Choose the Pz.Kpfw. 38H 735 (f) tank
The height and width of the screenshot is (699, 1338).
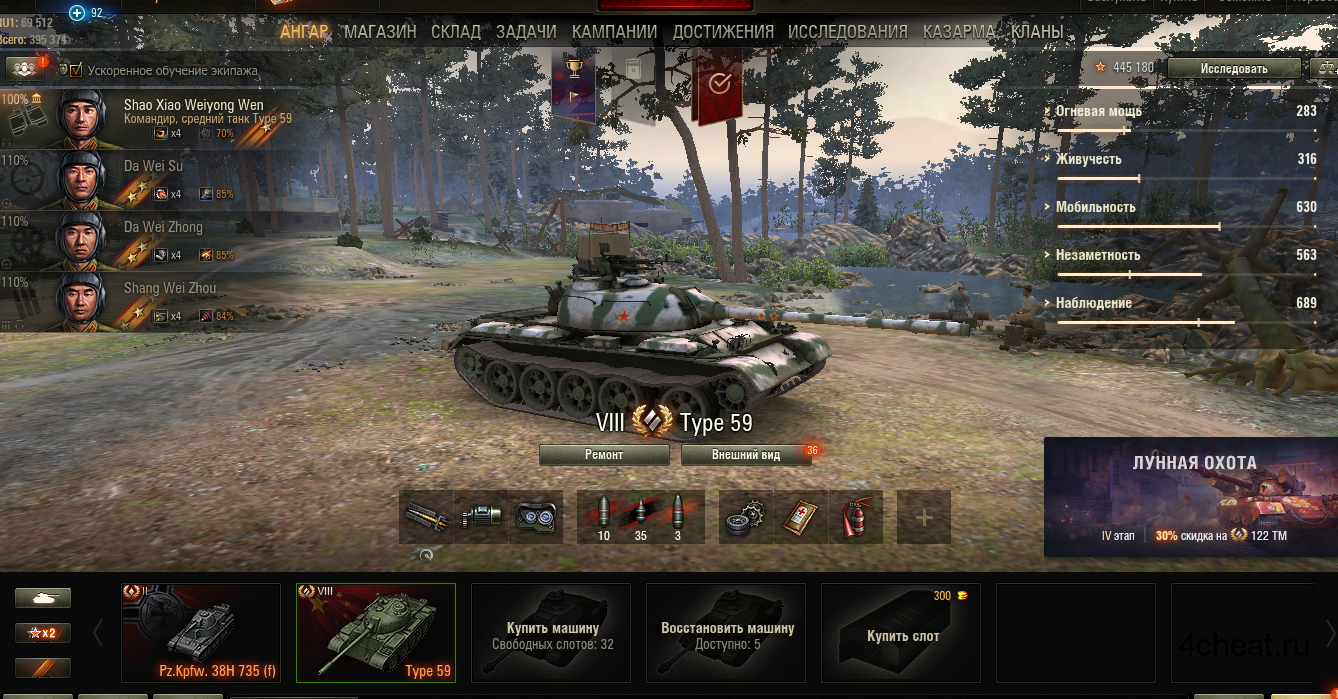coord(200,632)
